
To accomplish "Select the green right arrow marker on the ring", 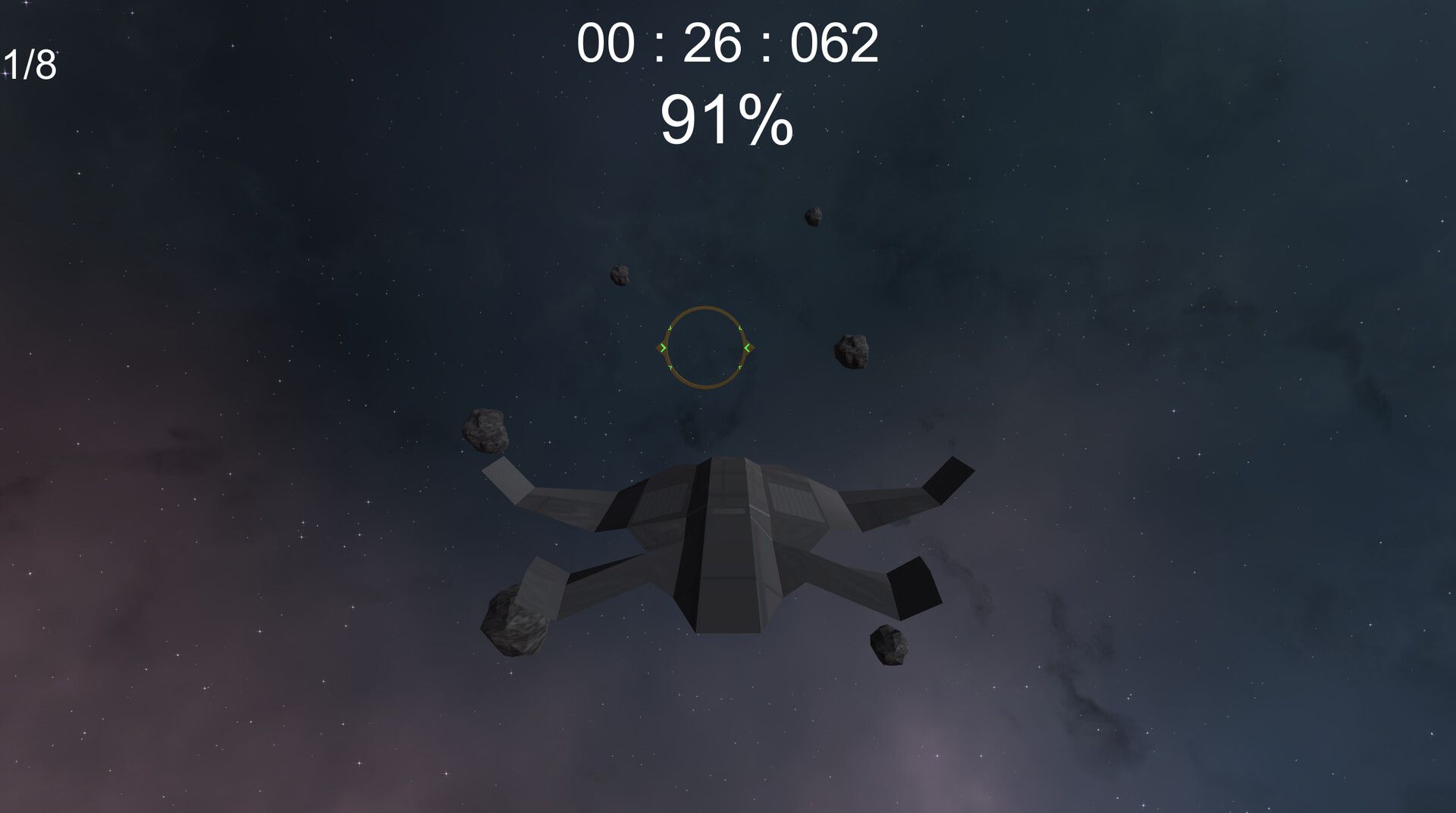I will [748, 347].
